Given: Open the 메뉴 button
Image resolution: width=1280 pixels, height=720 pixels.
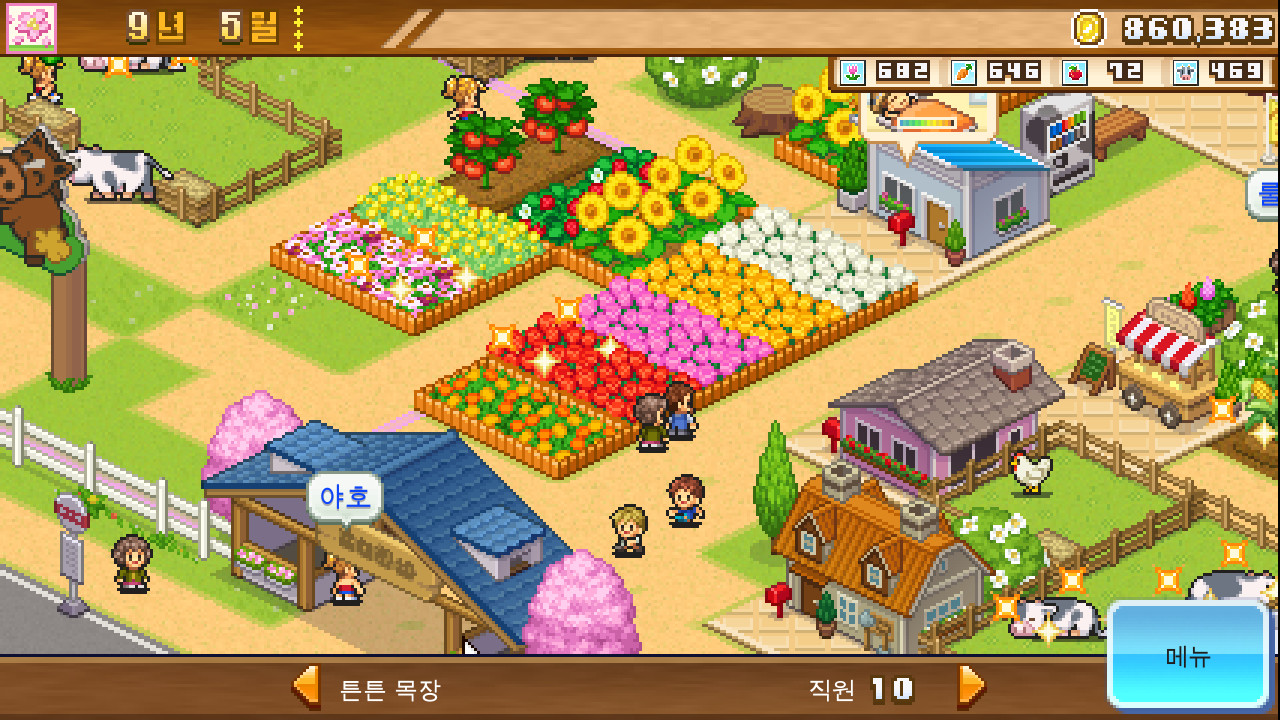Looking at the screenshot, I should (x=1188, y=658).
